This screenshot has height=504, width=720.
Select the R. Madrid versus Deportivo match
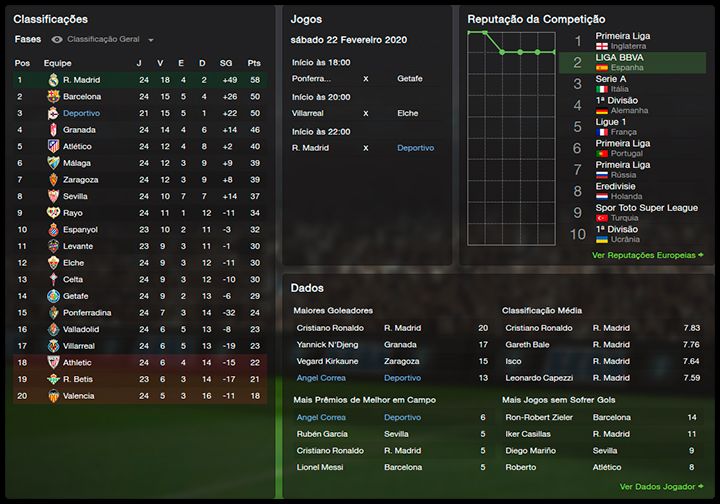[x=365, y=148]
